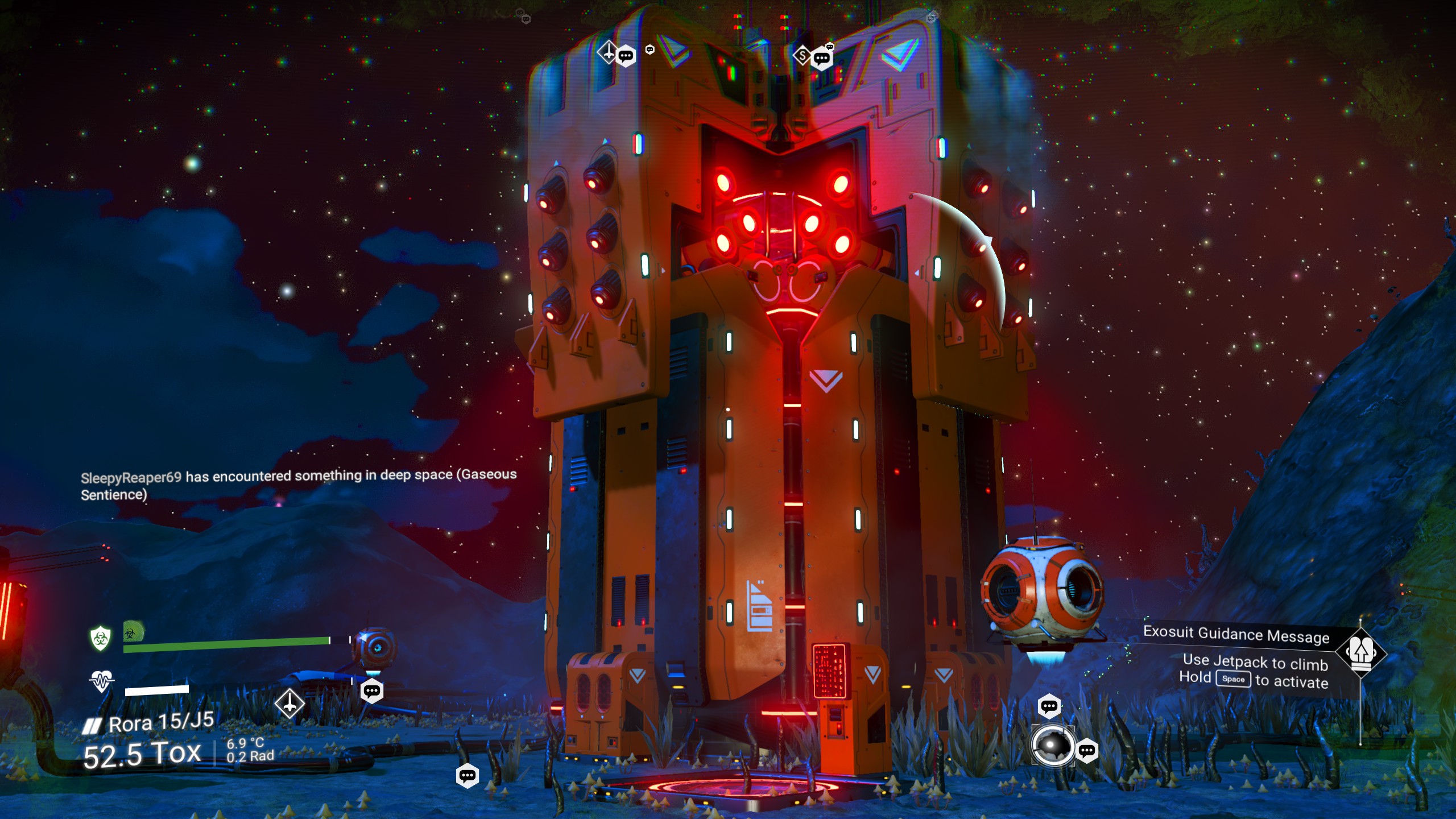Open the SleepyReaper69 deep space notification
Viewport: 1456px width, 819px height.
point(299,485)
